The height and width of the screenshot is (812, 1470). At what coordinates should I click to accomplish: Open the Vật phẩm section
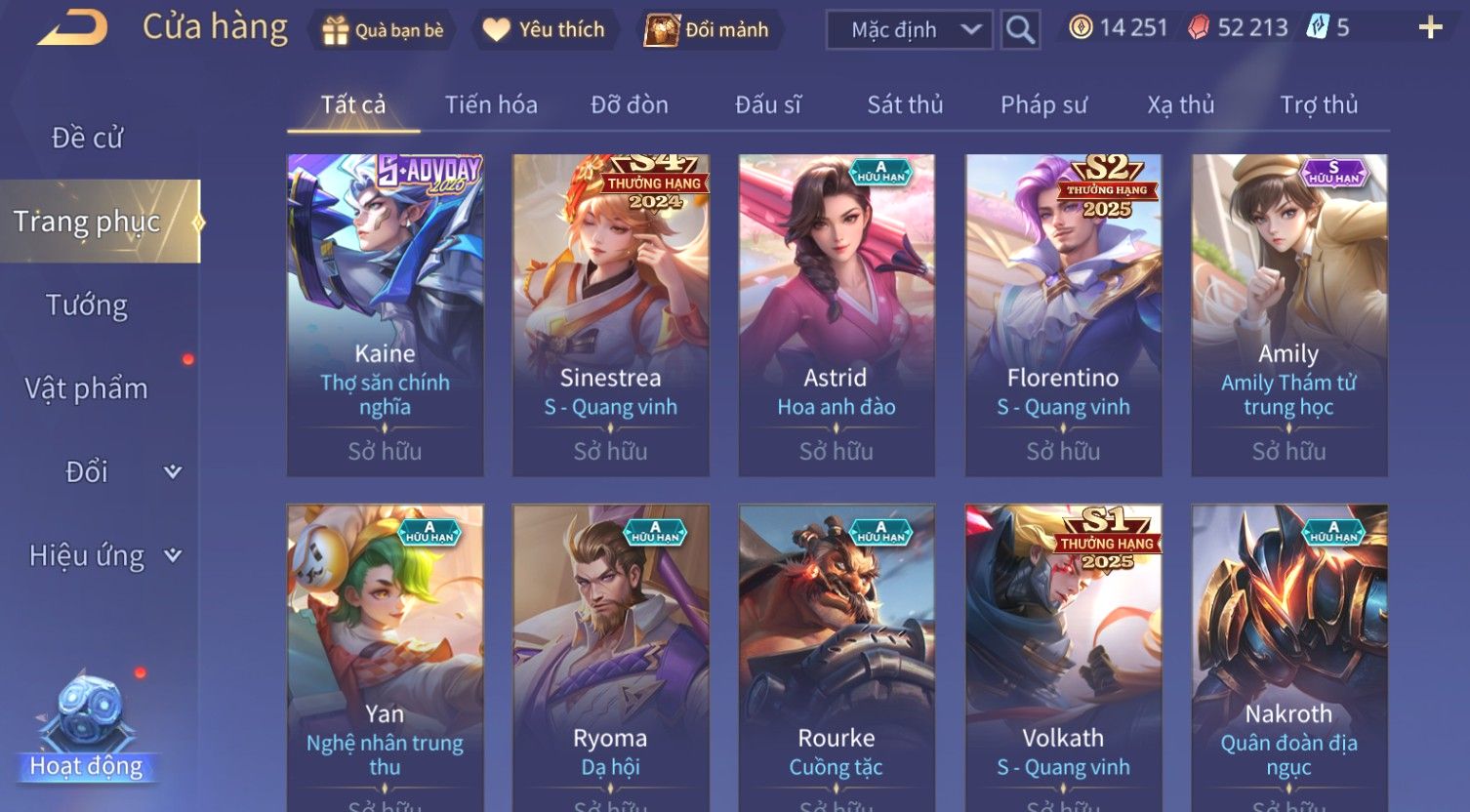pos(87,388)
